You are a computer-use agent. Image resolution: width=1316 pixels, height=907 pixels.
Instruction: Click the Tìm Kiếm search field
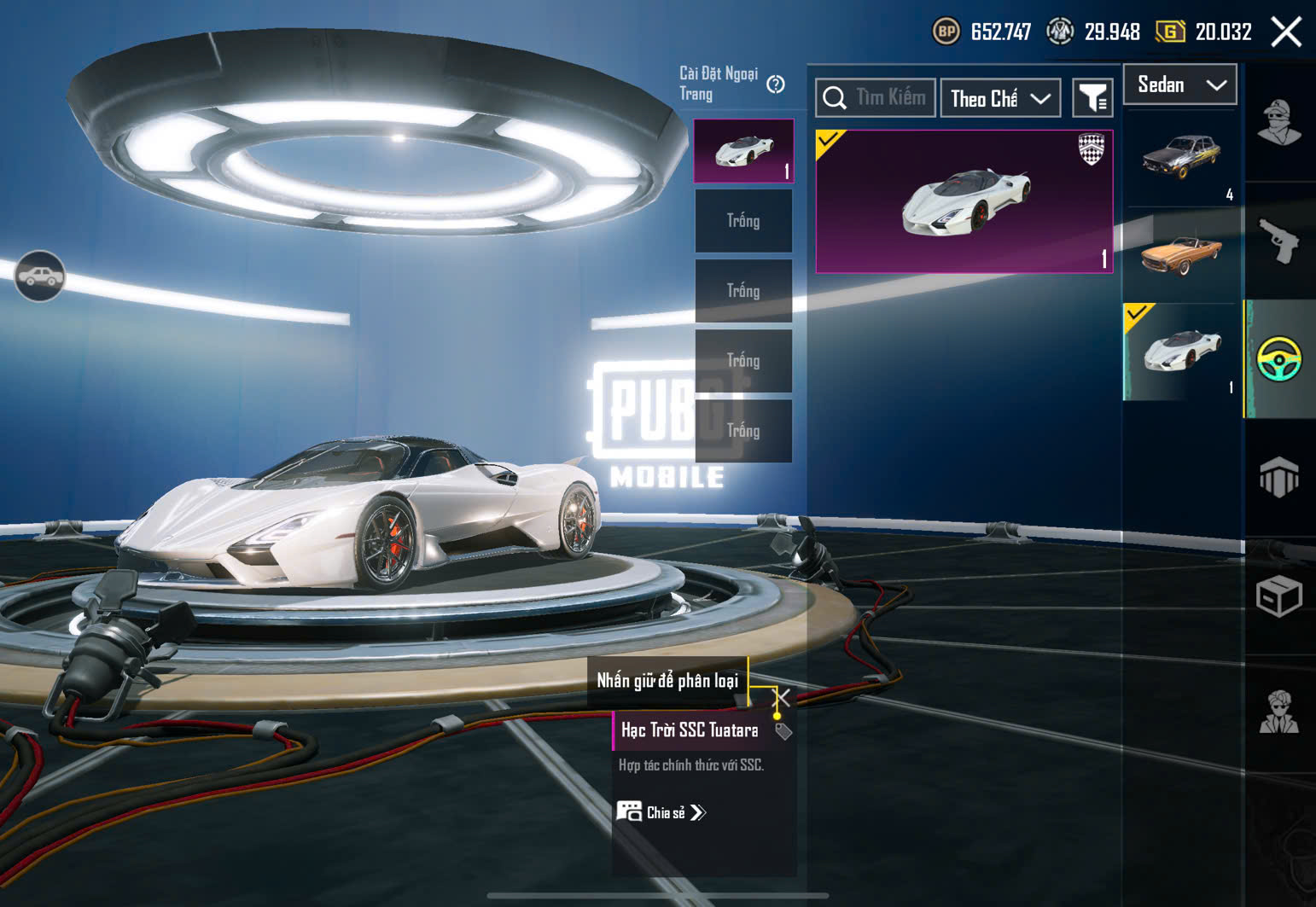point(876,98)
